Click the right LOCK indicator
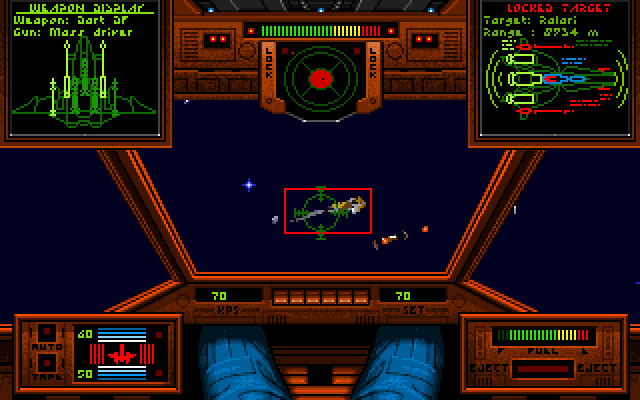Screen dimensions: 640x400 371,72
